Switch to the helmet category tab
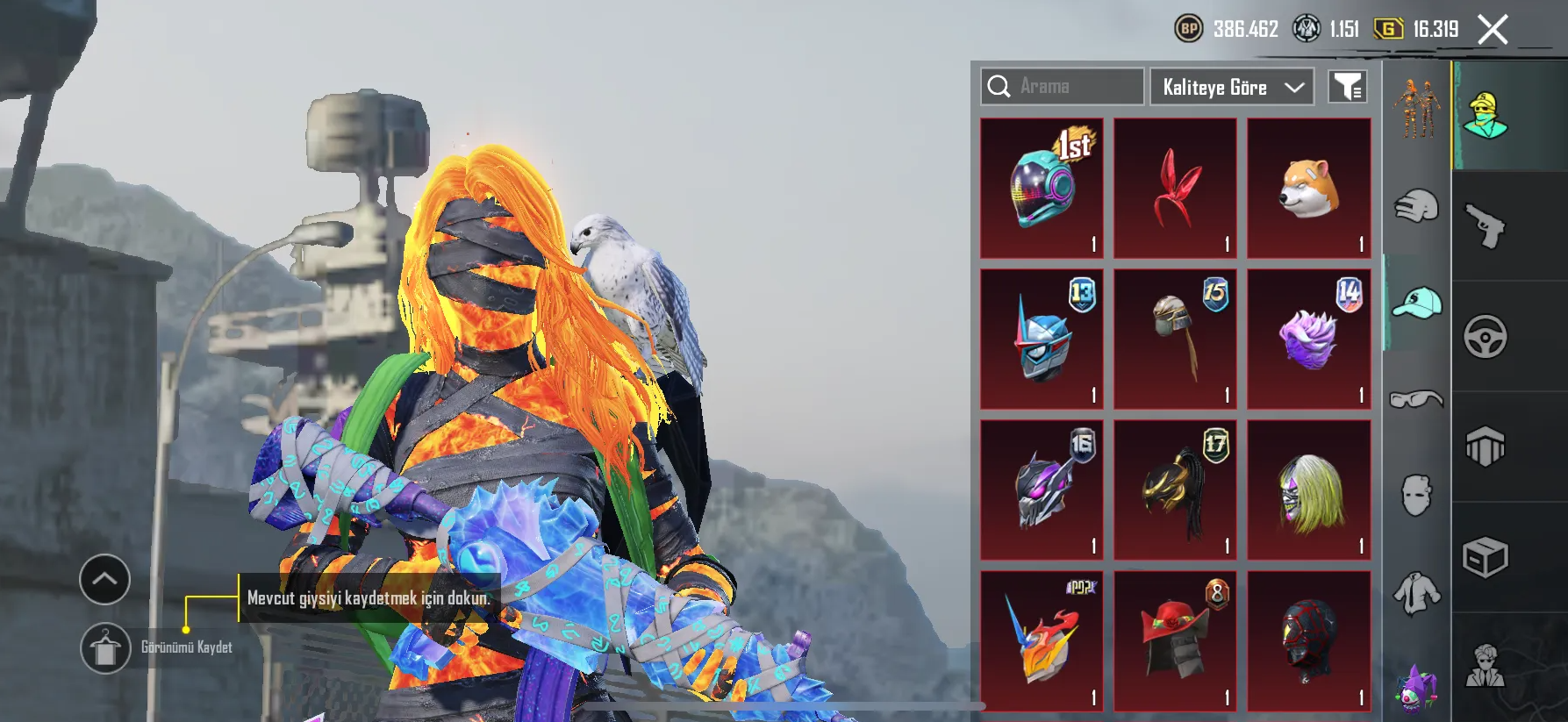This screenshot has width=1568, height=722. [1416, 207]
